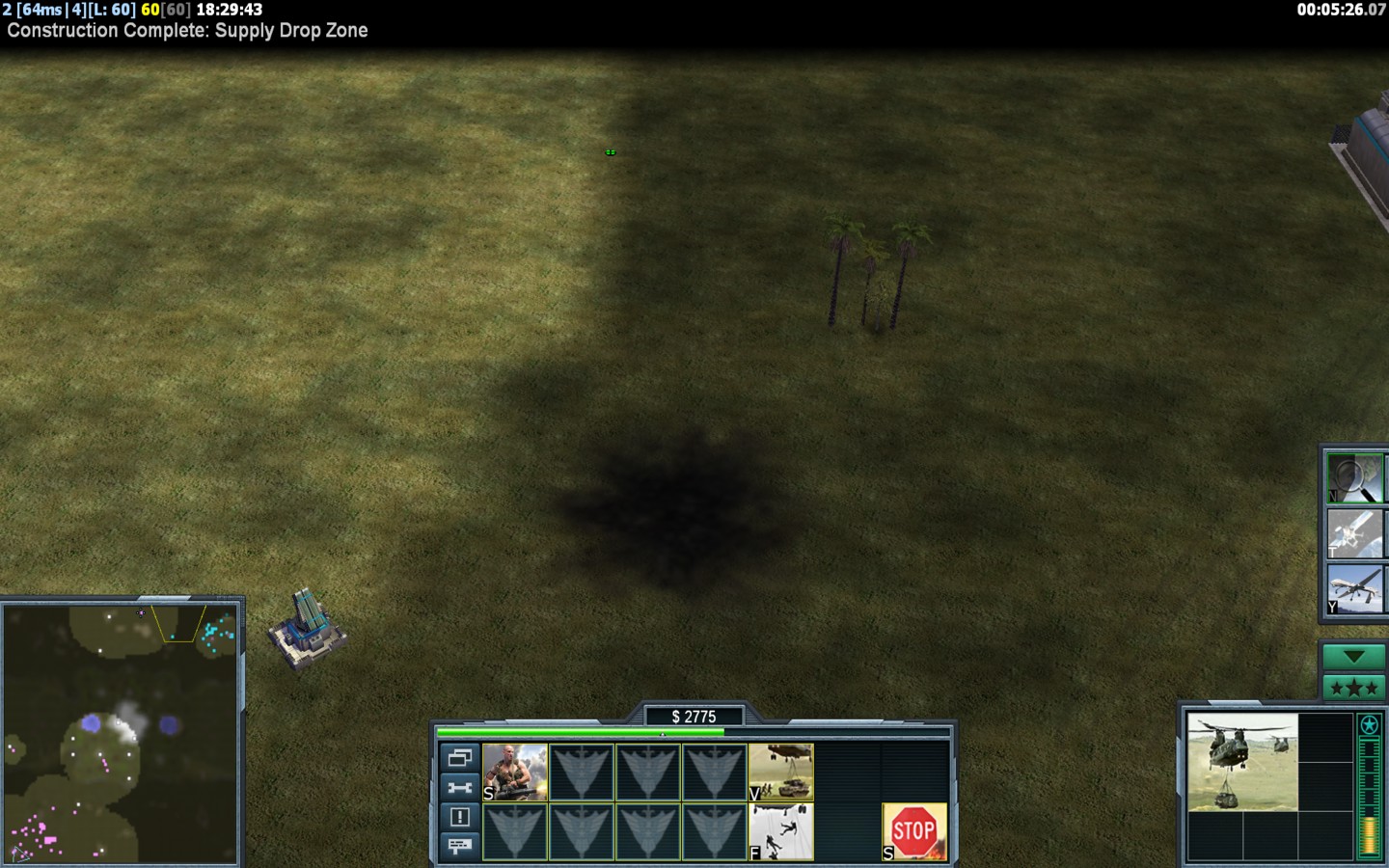1389x868 pixels.
Task: Activate the satellite special power shortcut
Action: pyautogui.click(x=1354, y=533)
